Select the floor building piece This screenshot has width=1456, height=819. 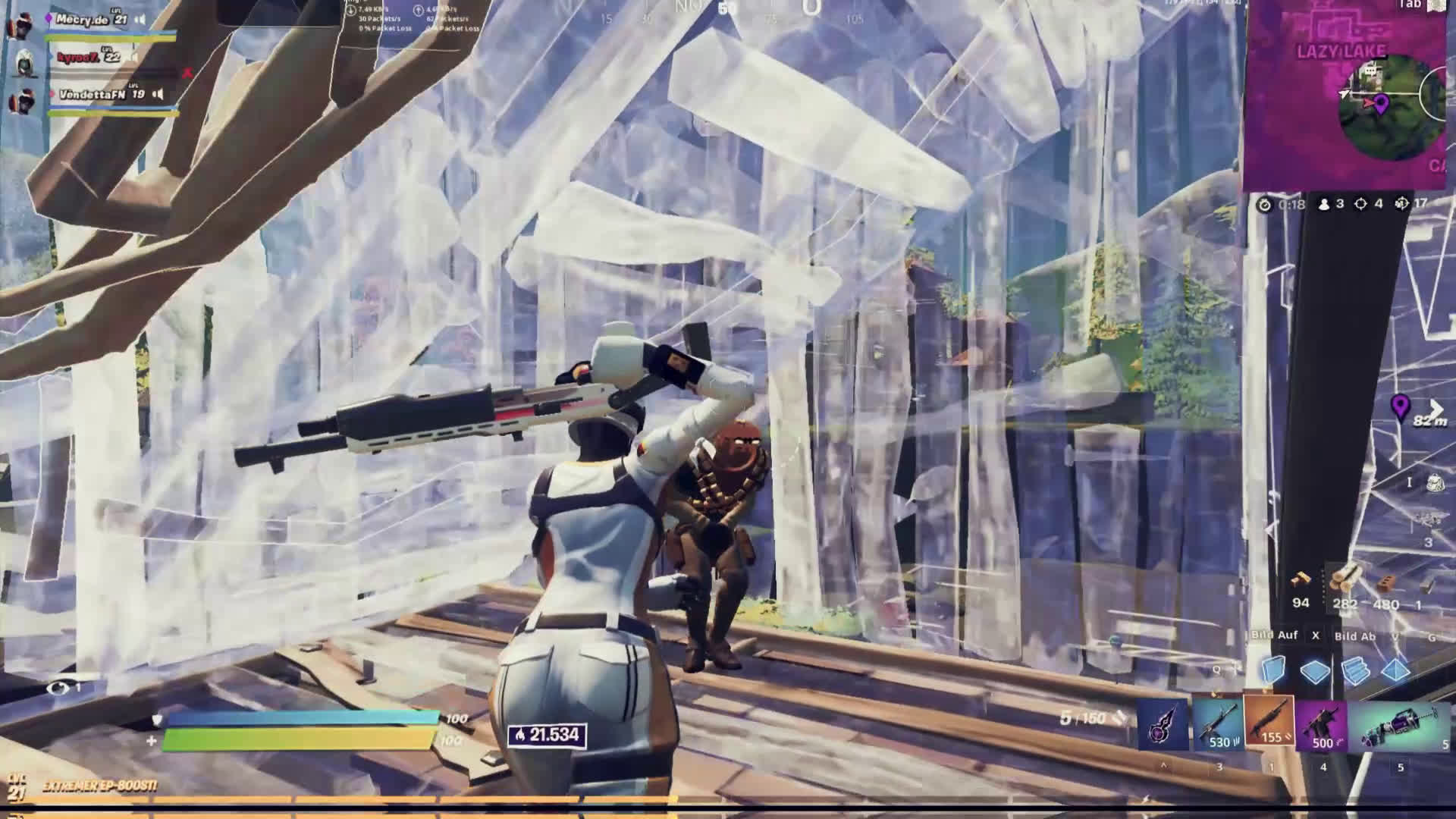(x=1314, y=671)
